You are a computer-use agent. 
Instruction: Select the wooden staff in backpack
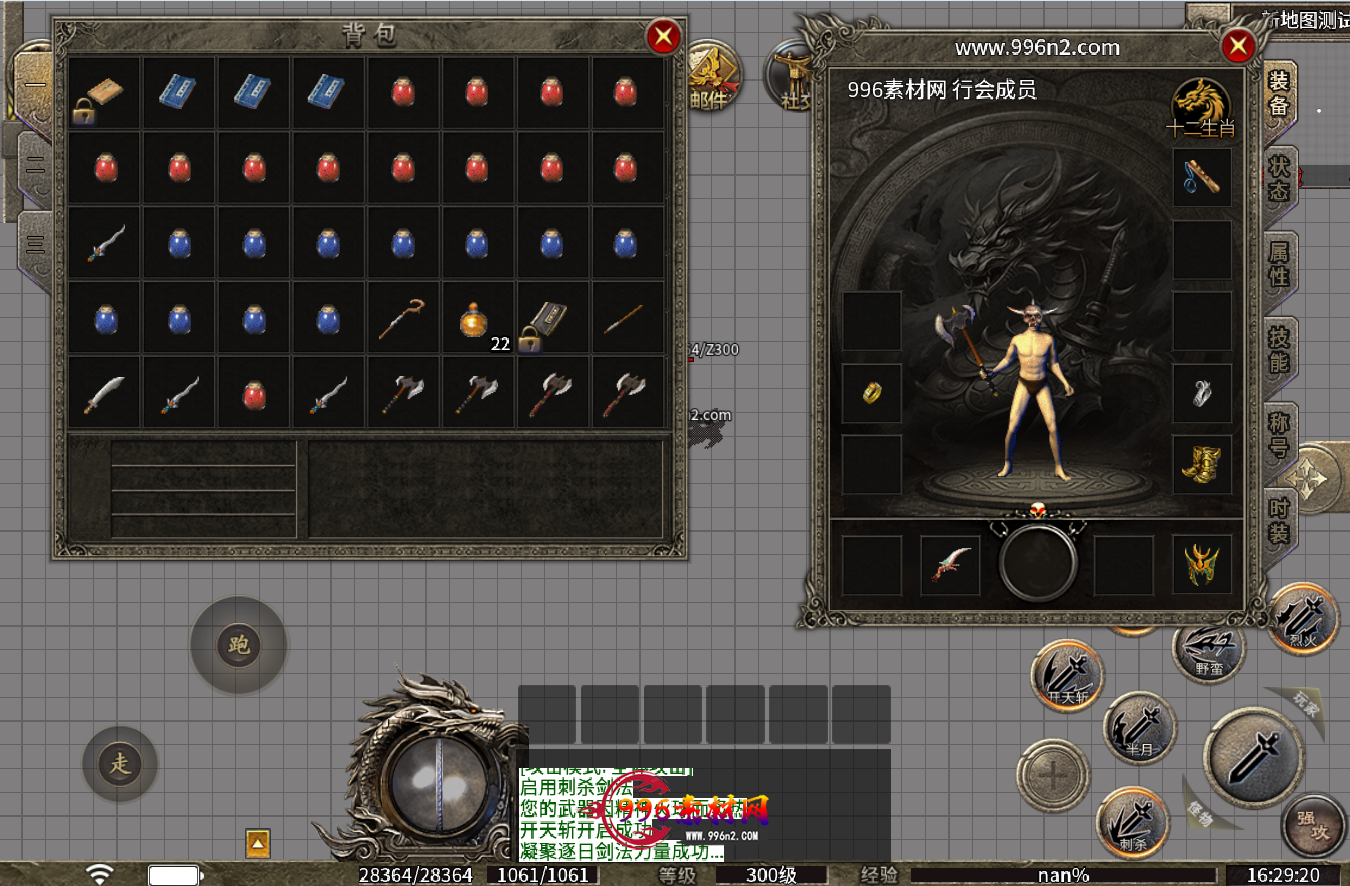pyautogui.click(x=403, y=319)
